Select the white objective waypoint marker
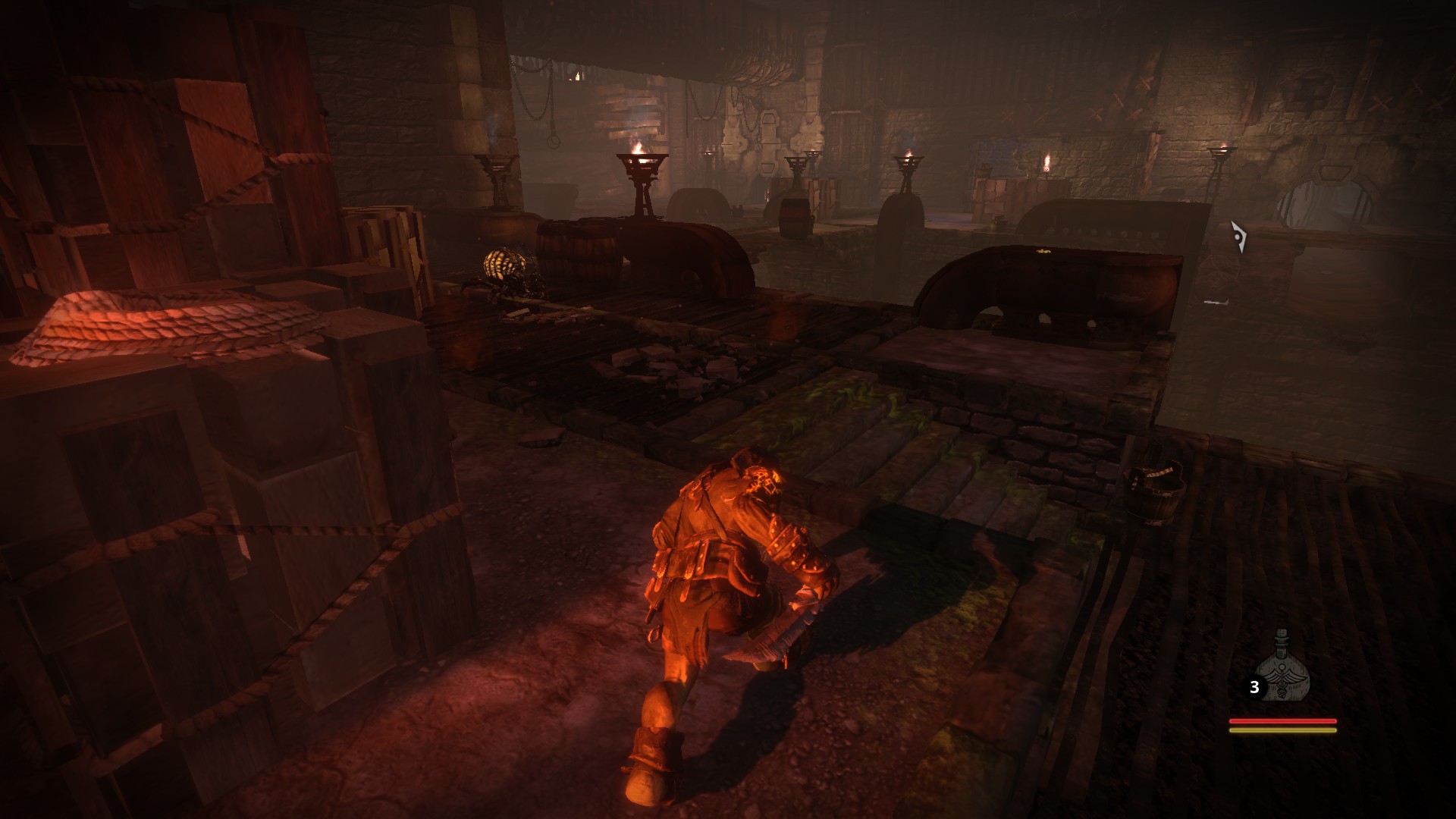The image size is (1456, 819). click(x=1239, y=237)
